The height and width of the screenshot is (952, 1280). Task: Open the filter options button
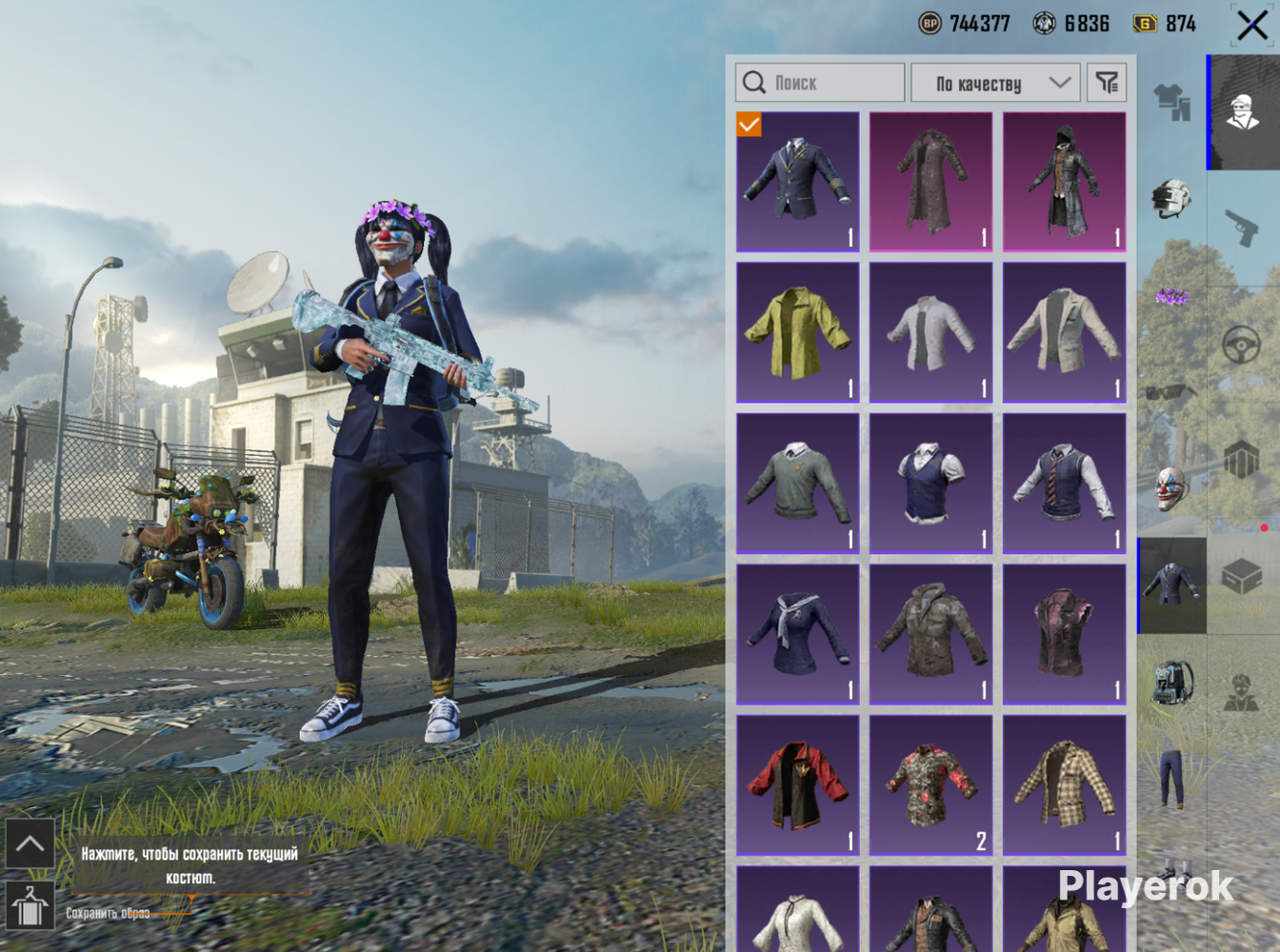[x=1107, y=83]
